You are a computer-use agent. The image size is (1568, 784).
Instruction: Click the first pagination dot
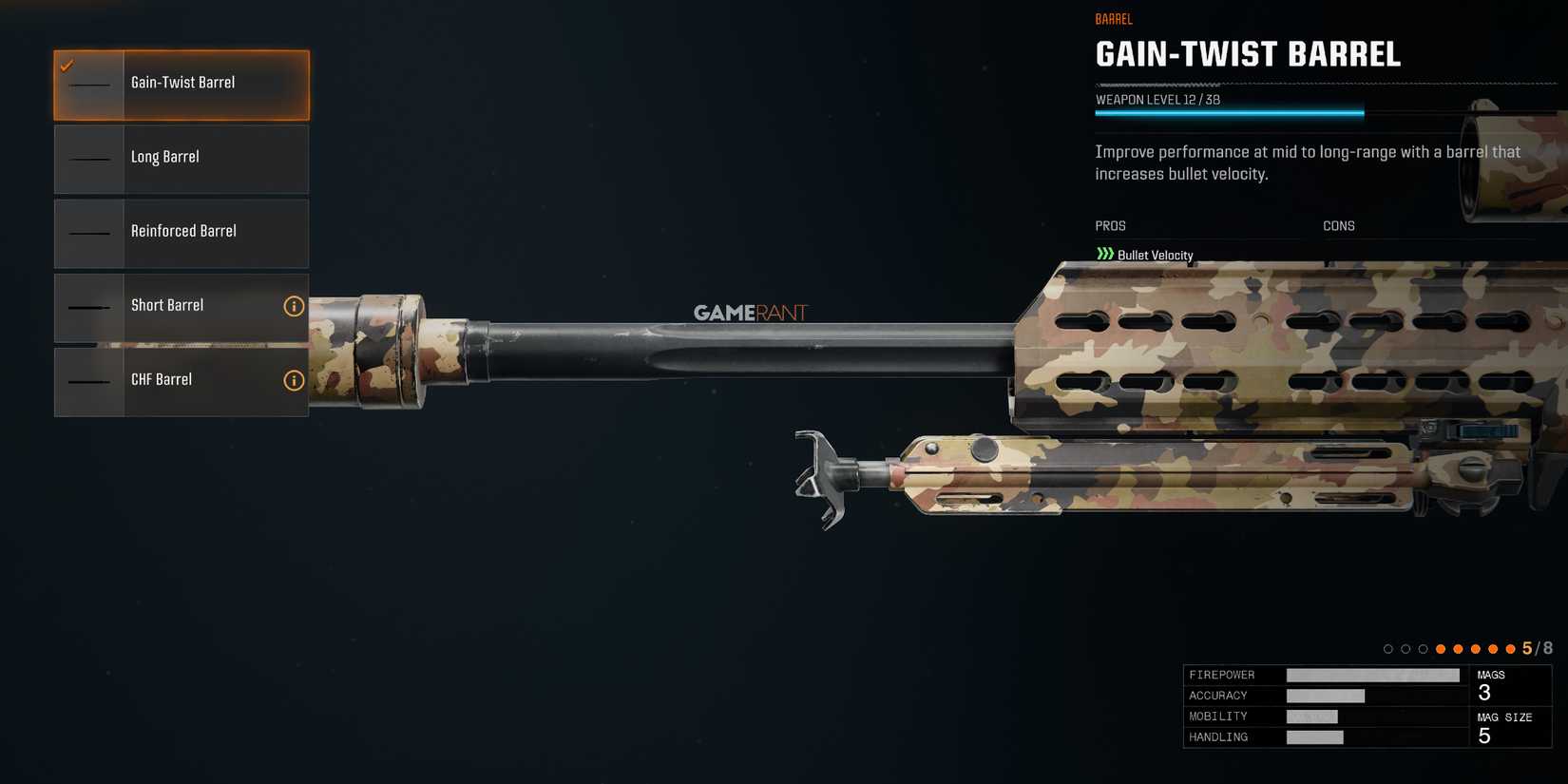1387,648
